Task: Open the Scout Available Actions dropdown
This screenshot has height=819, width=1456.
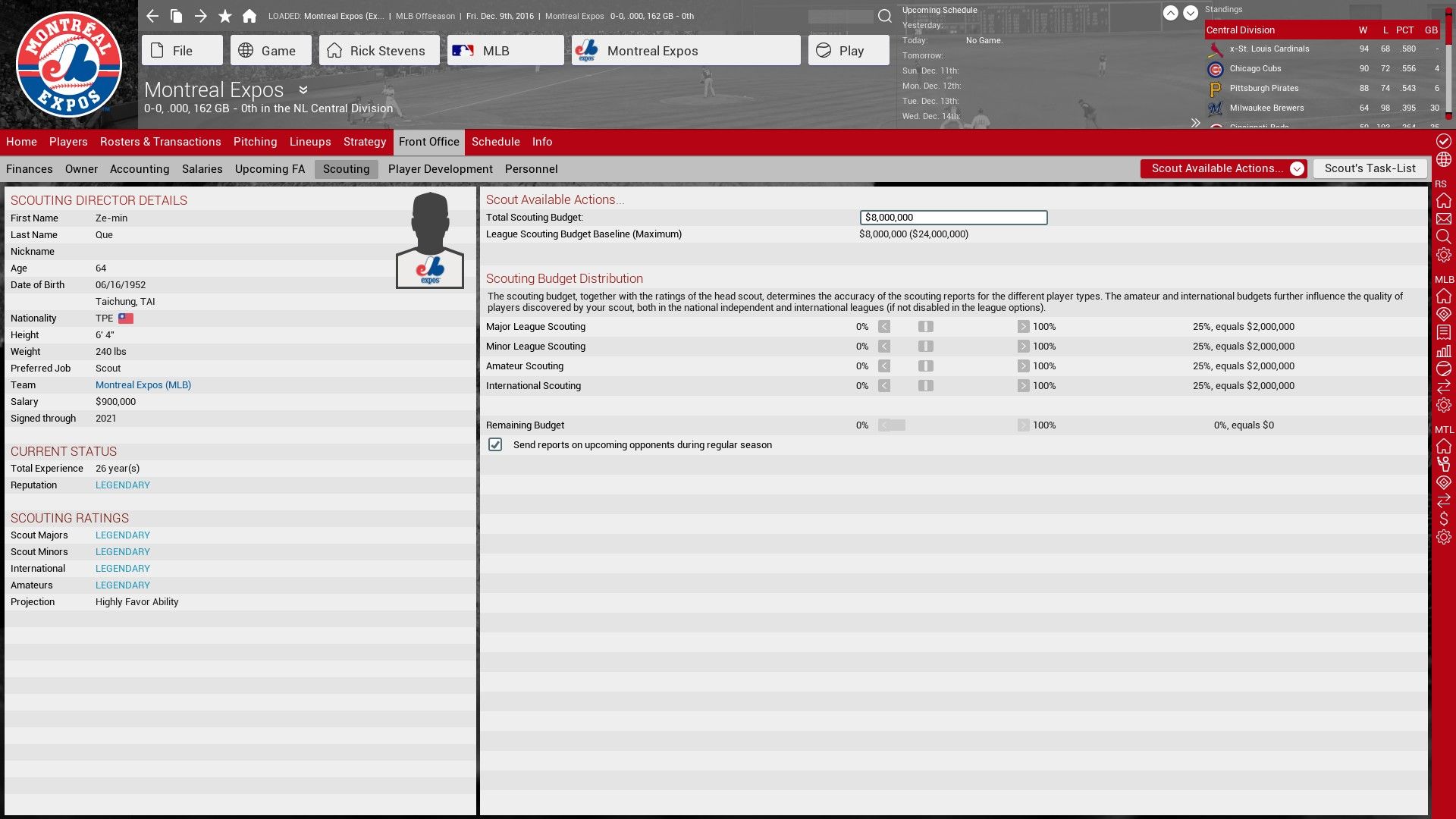Action: point(1297,168)
